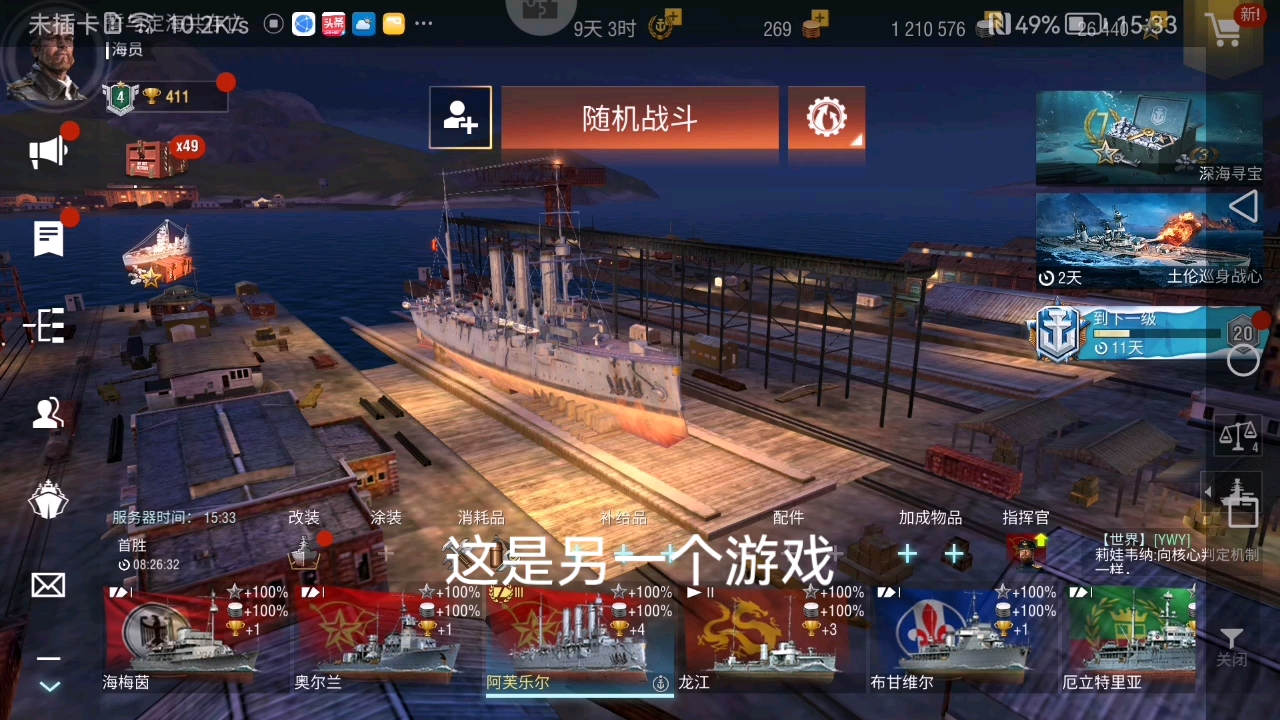Image resolution: width=1280 pixels, height=720 pixels.
Task: Open the mail envelope in the sidebar
Action: [48, 585]
